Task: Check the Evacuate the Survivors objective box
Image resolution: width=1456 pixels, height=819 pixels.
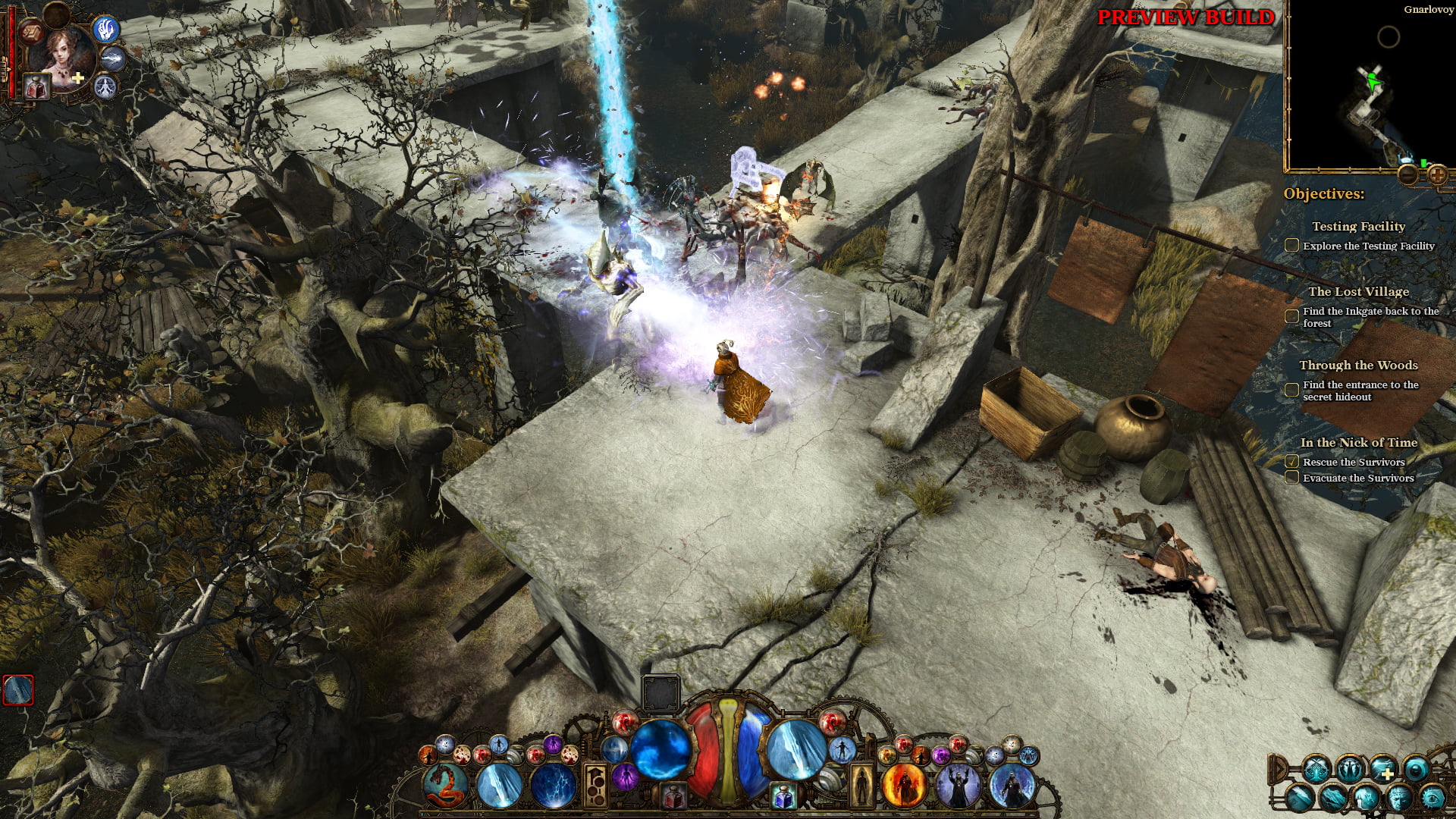Action: point(1291,478)
